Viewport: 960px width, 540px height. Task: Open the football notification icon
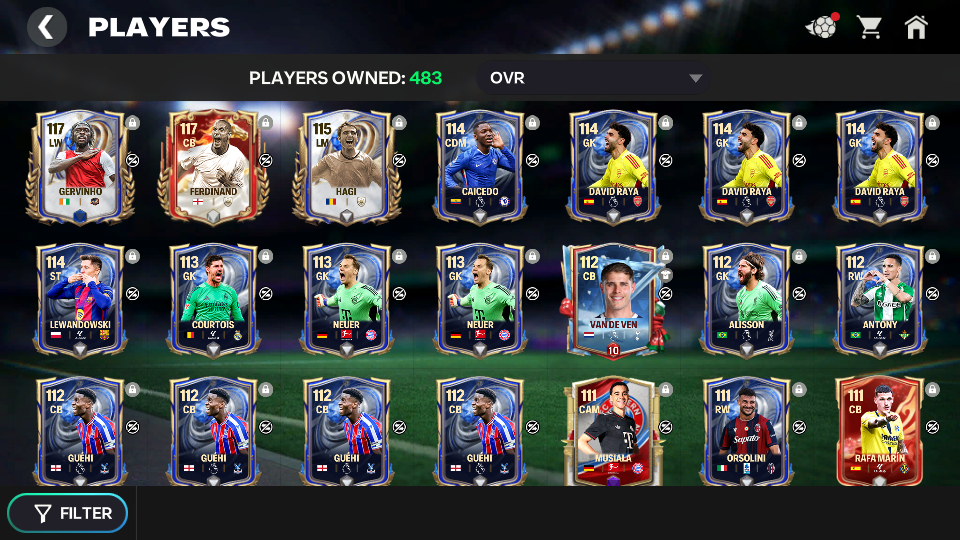click(821, 27)
